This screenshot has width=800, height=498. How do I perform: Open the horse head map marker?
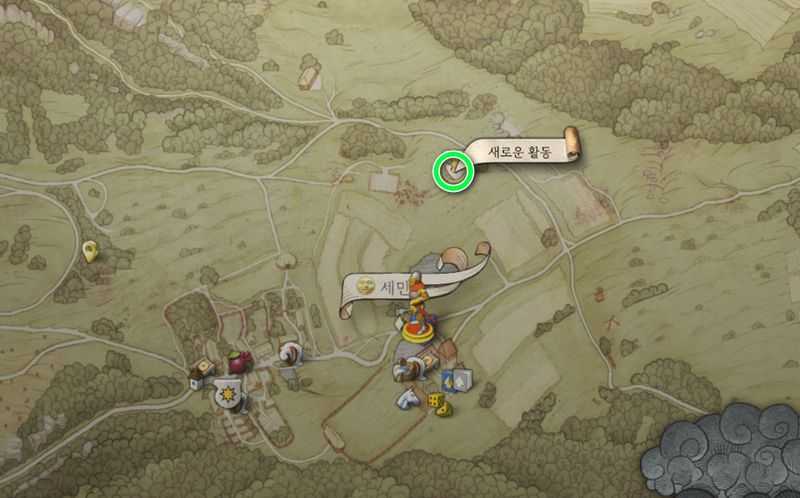click(407, 397)
